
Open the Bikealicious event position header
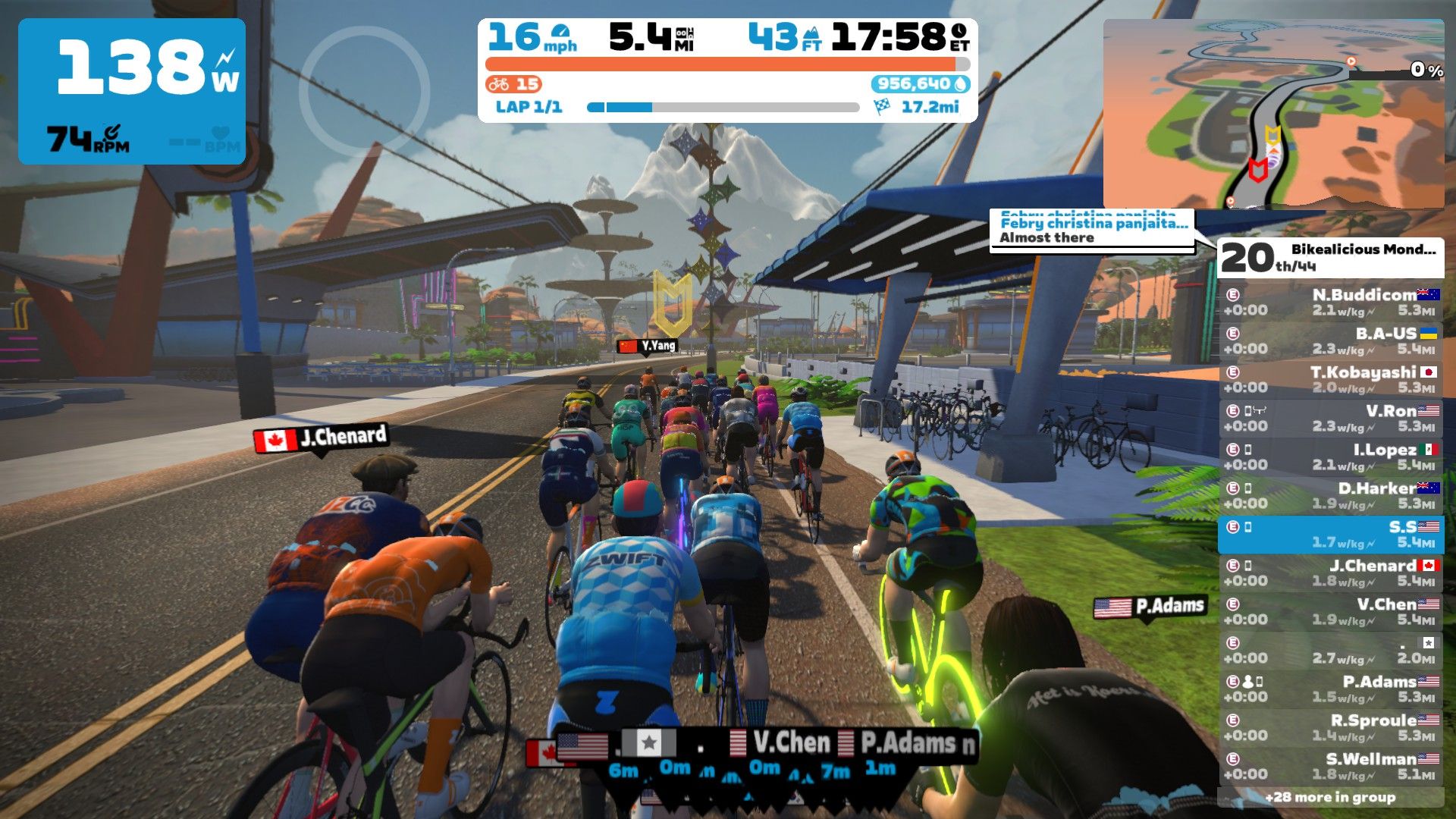tap(1331, 258)
